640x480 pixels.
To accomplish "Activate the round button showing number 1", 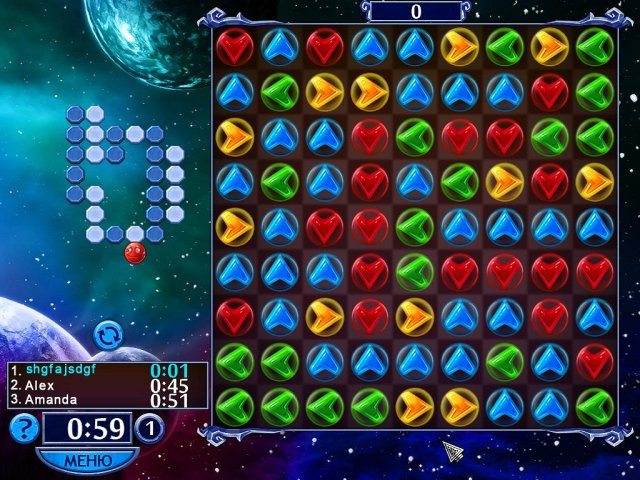I will (x=149, y=429).
